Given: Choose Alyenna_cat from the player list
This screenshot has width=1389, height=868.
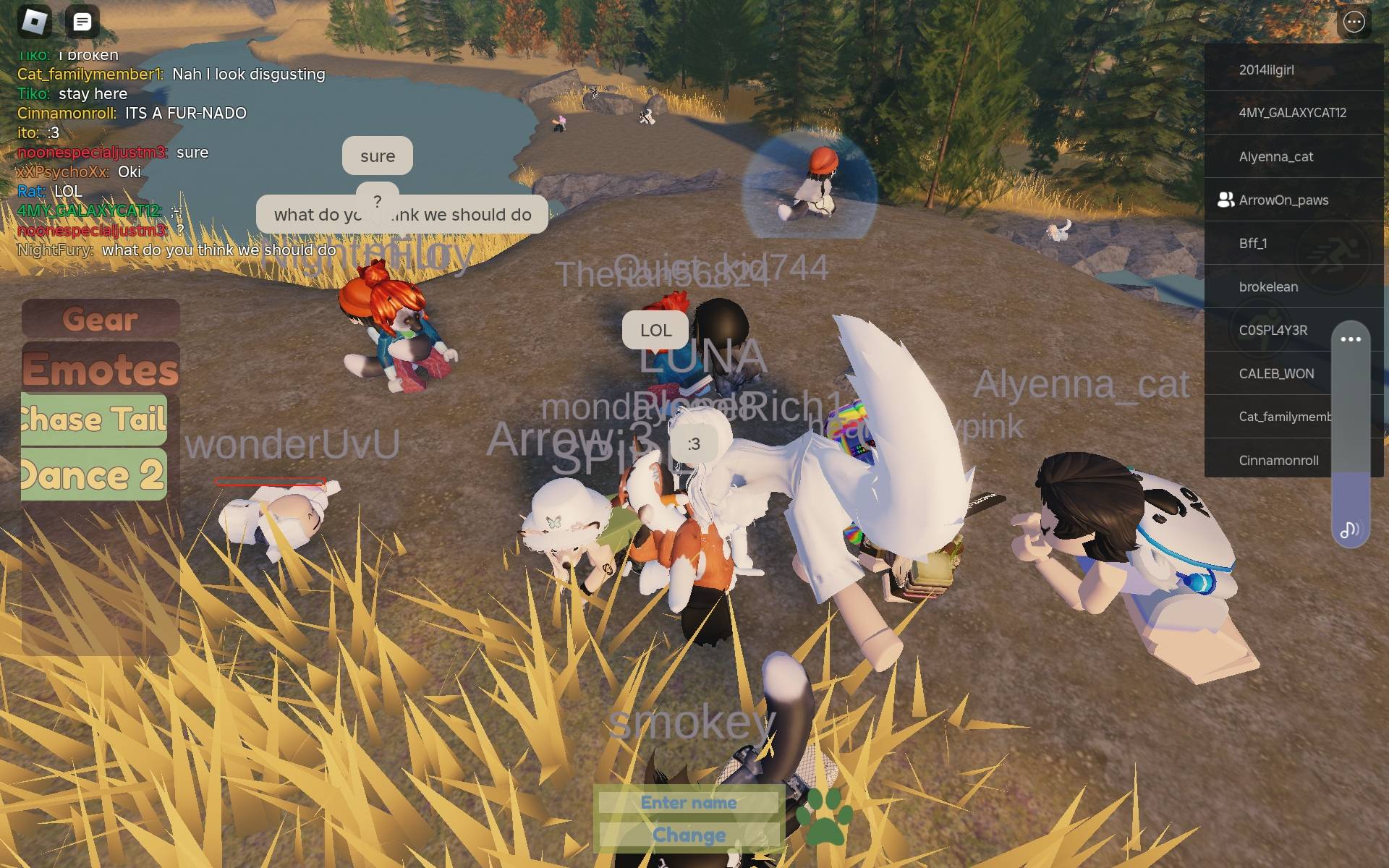Looking at the screenshot, I should (x=1275, y=156).
